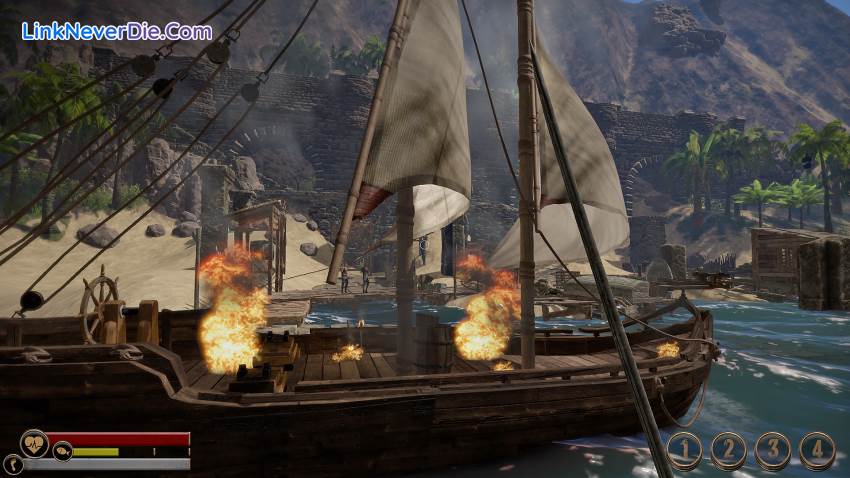Choose the slot labeled 2

[x=728, y=450]
